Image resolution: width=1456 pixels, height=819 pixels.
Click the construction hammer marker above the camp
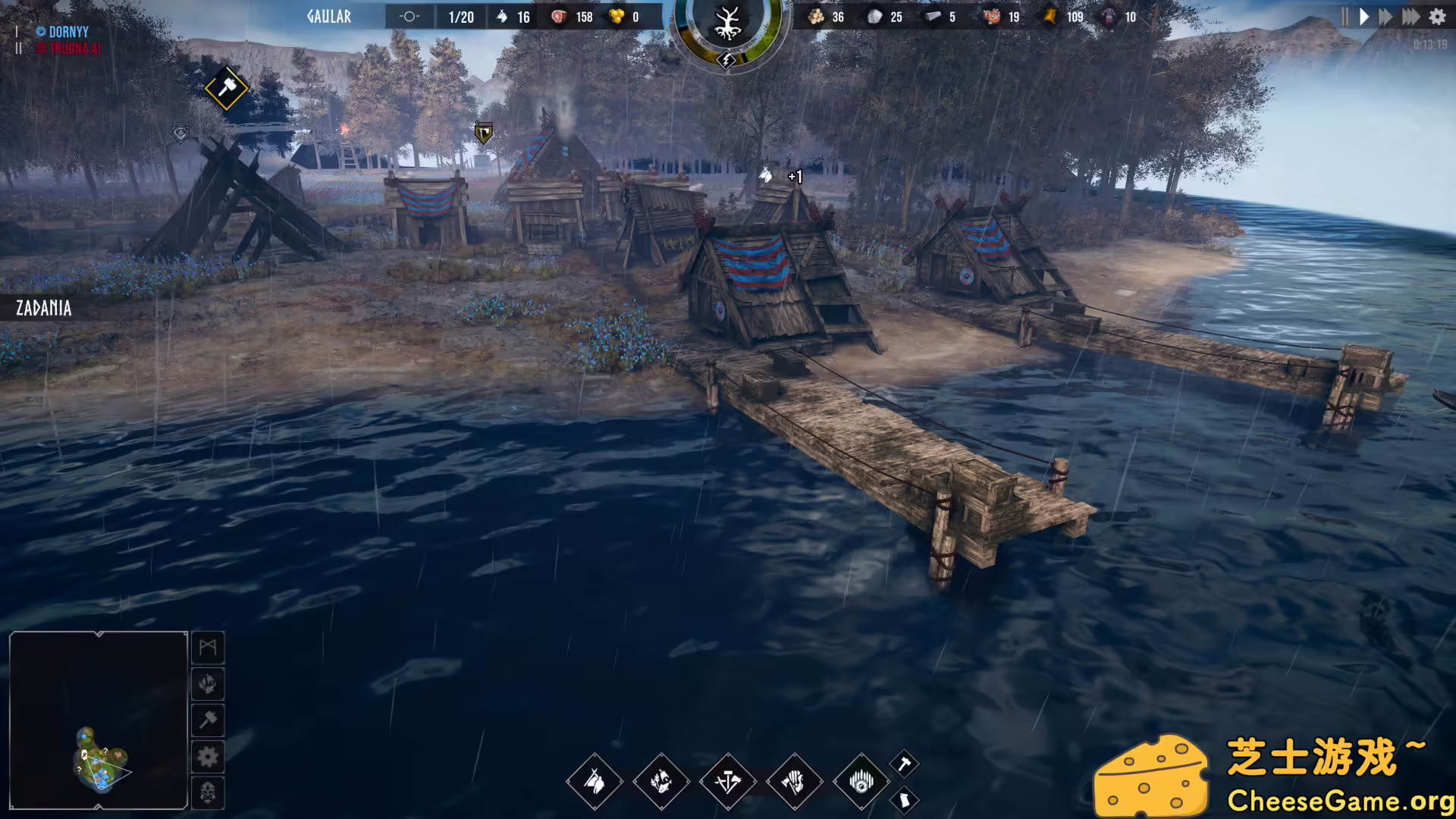pos(226,89)
